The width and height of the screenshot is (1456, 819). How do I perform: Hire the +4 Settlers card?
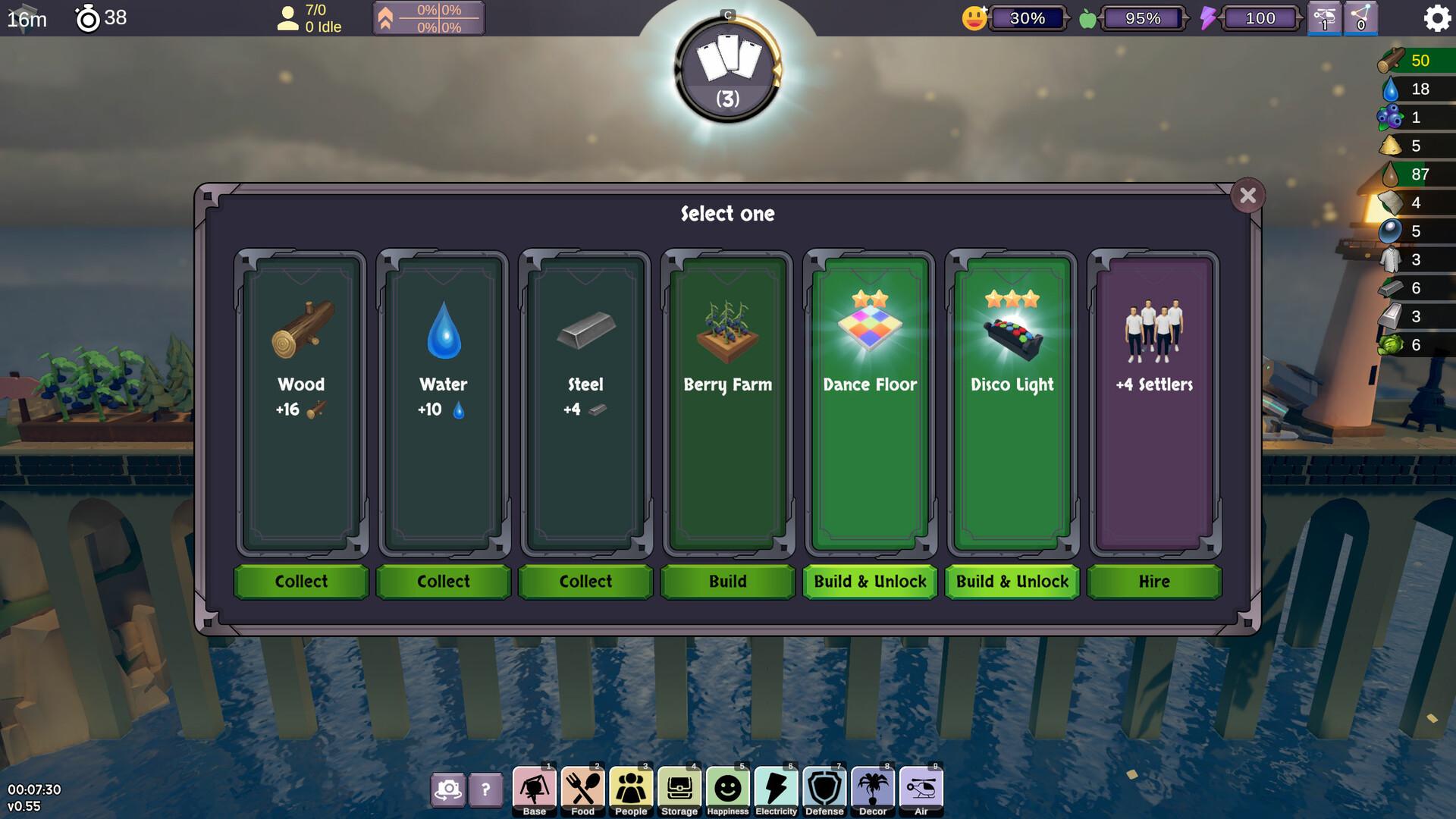[x=1153, y=582]
